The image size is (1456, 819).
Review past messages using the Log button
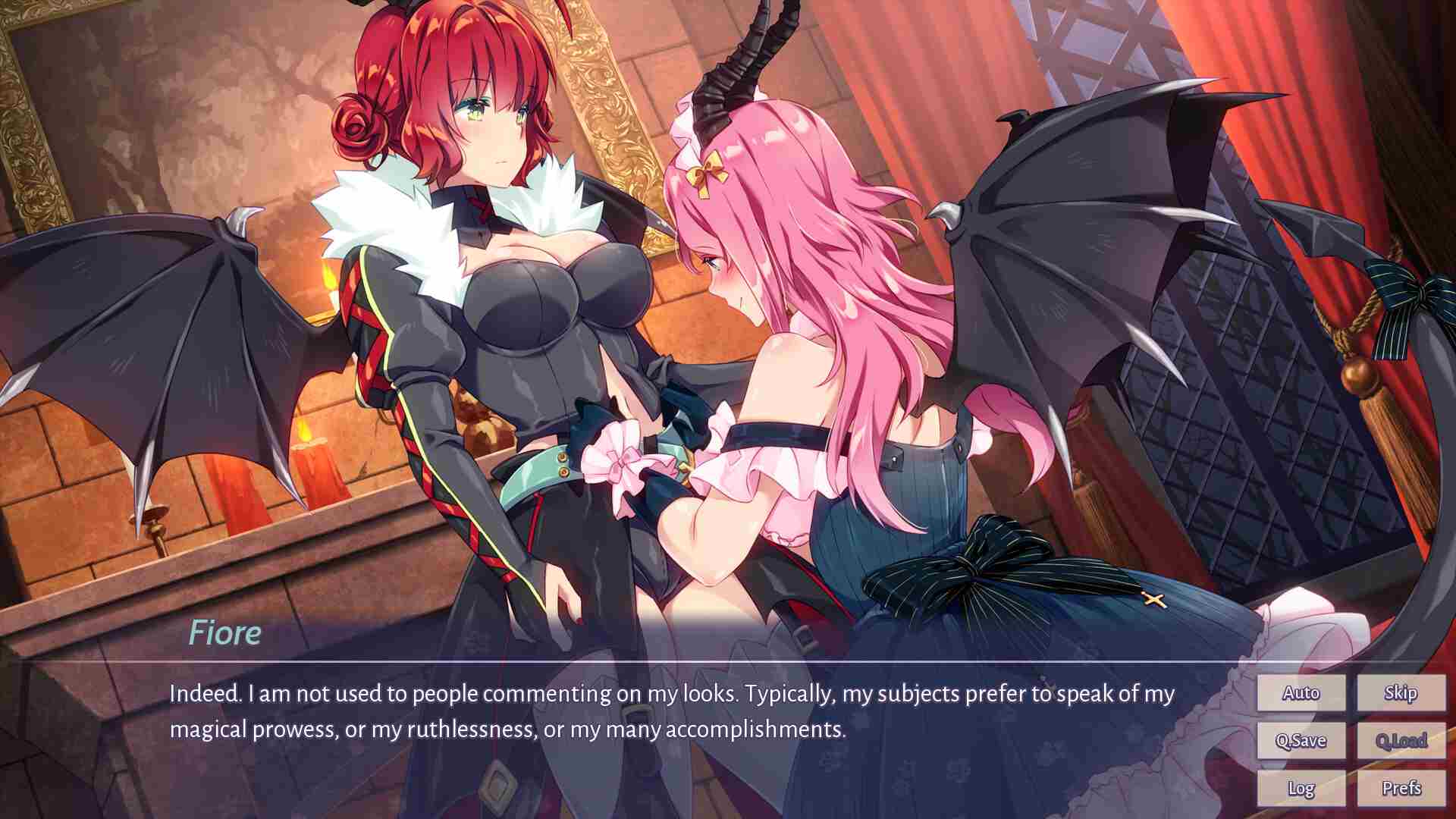(x=1301, y=789)
